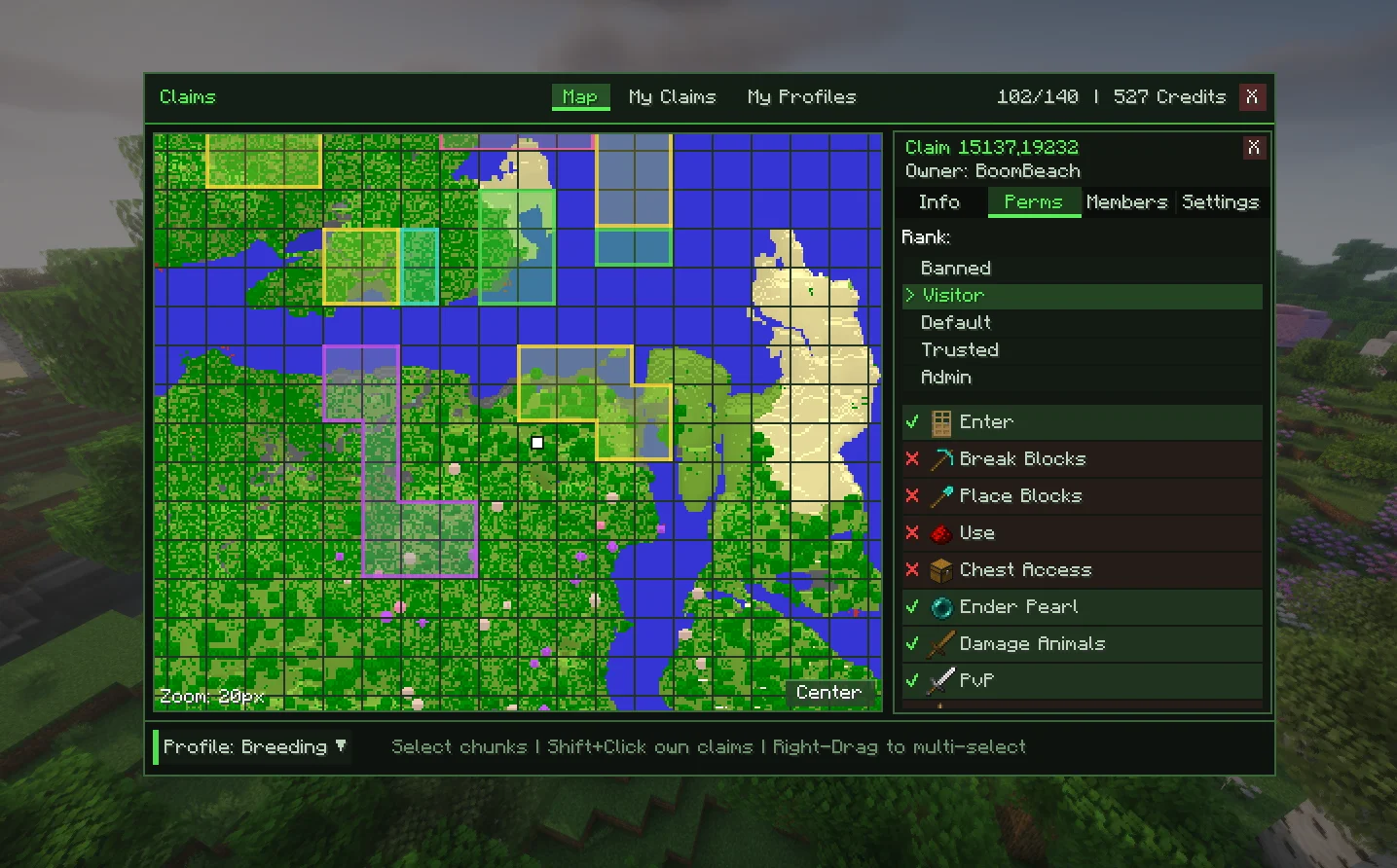Open the Profile: Breeding dropdown
Screen dimensions: 1397x868
(x=253, y=746)
